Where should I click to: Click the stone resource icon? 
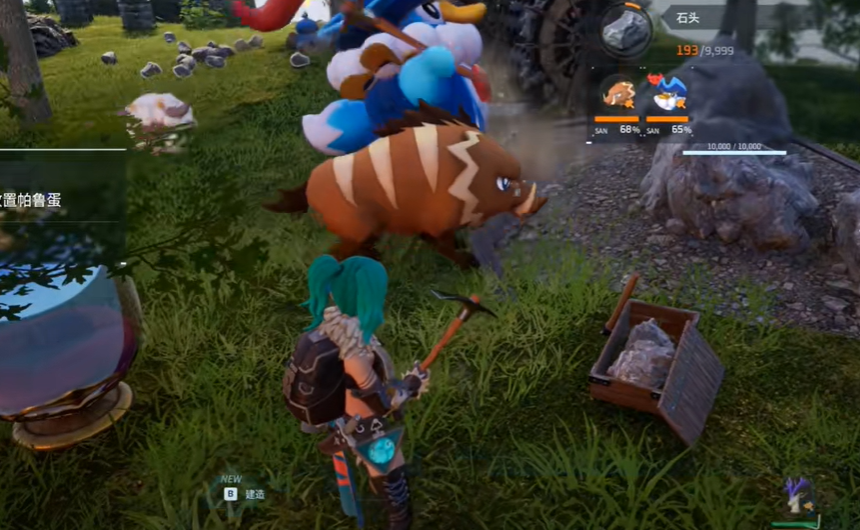tap(626, 30)
